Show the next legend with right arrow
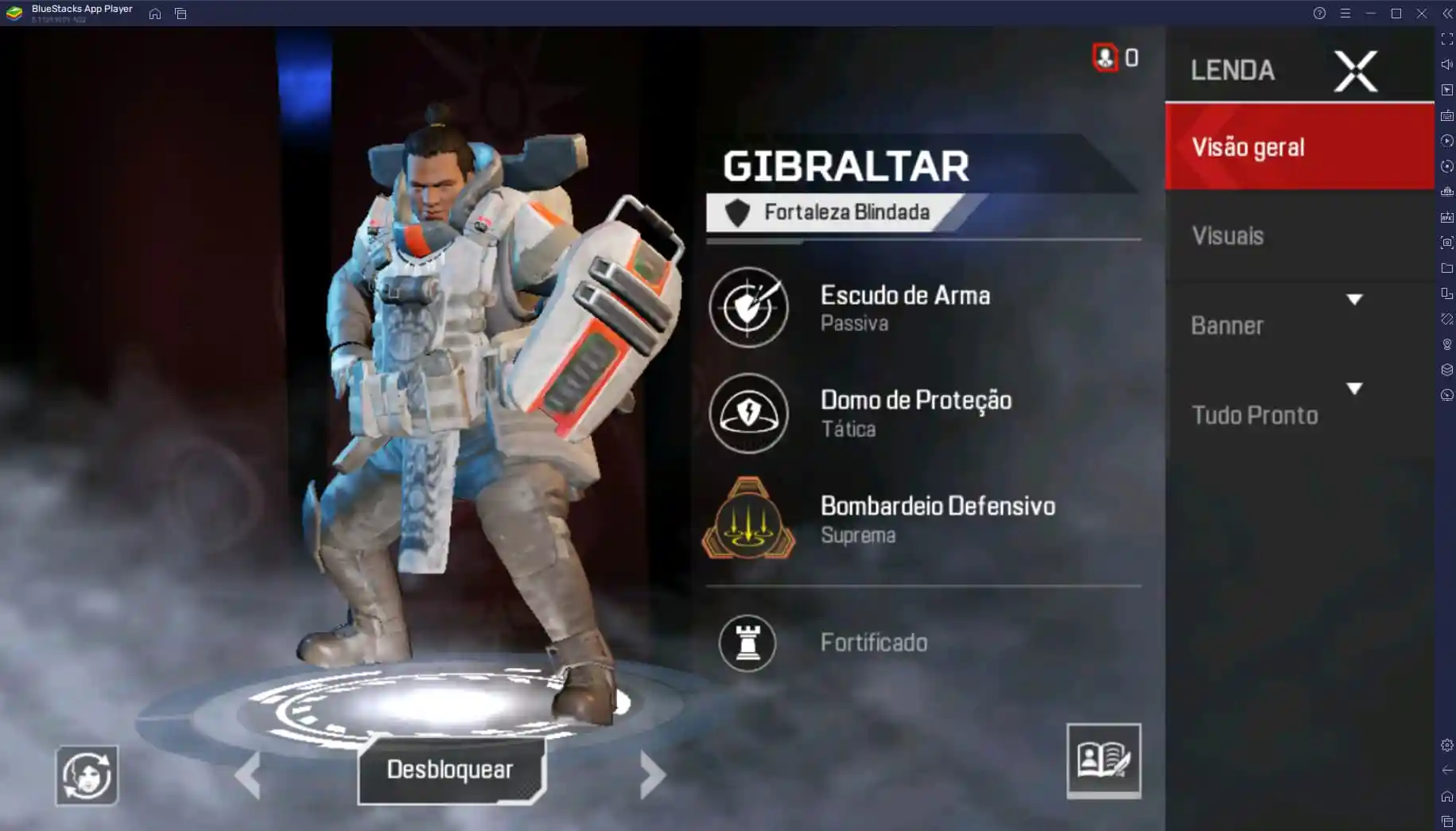This screenshot has height=831, width=1456. coord(652,774)
